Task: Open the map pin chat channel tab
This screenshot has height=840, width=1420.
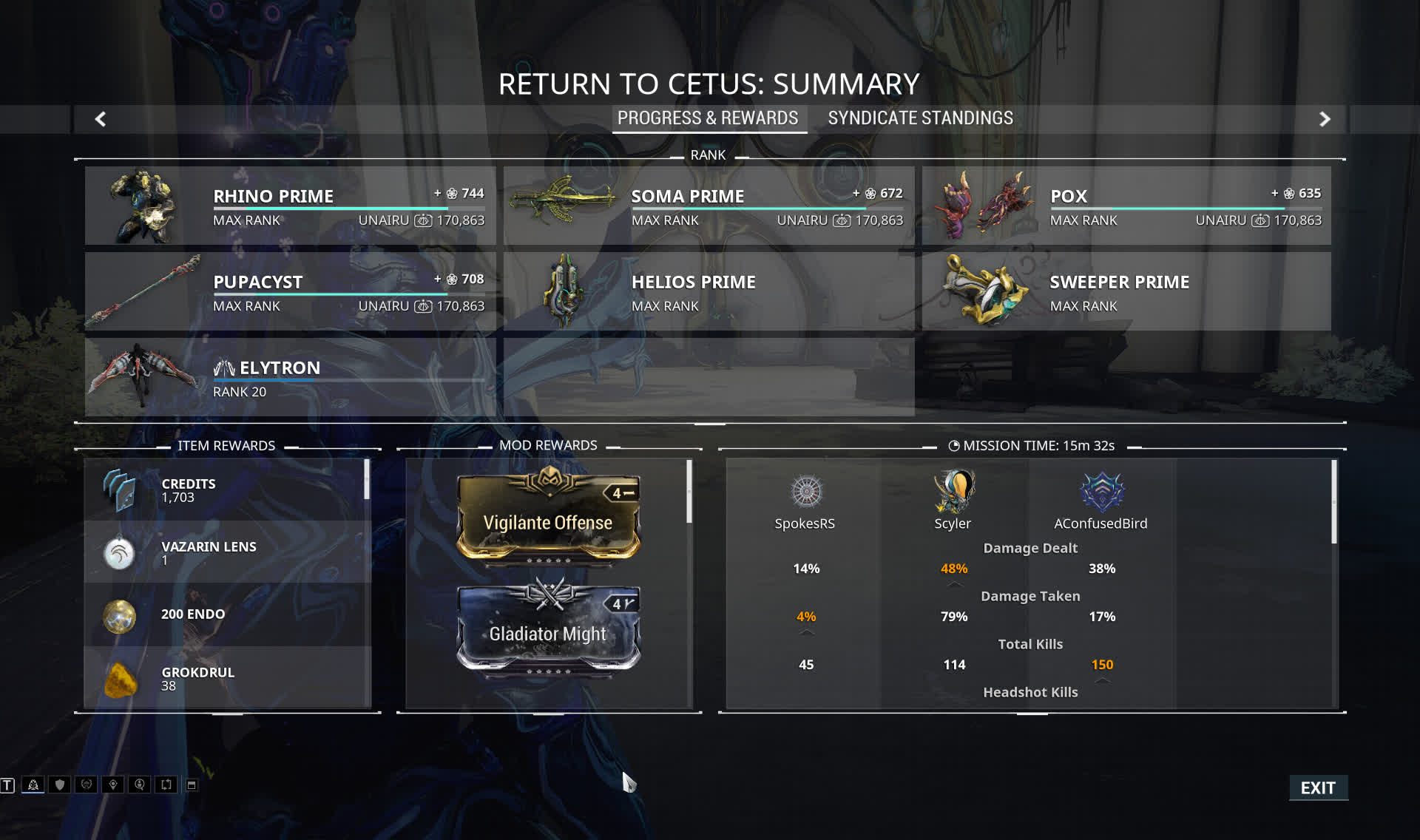Action: click(113, 785)
